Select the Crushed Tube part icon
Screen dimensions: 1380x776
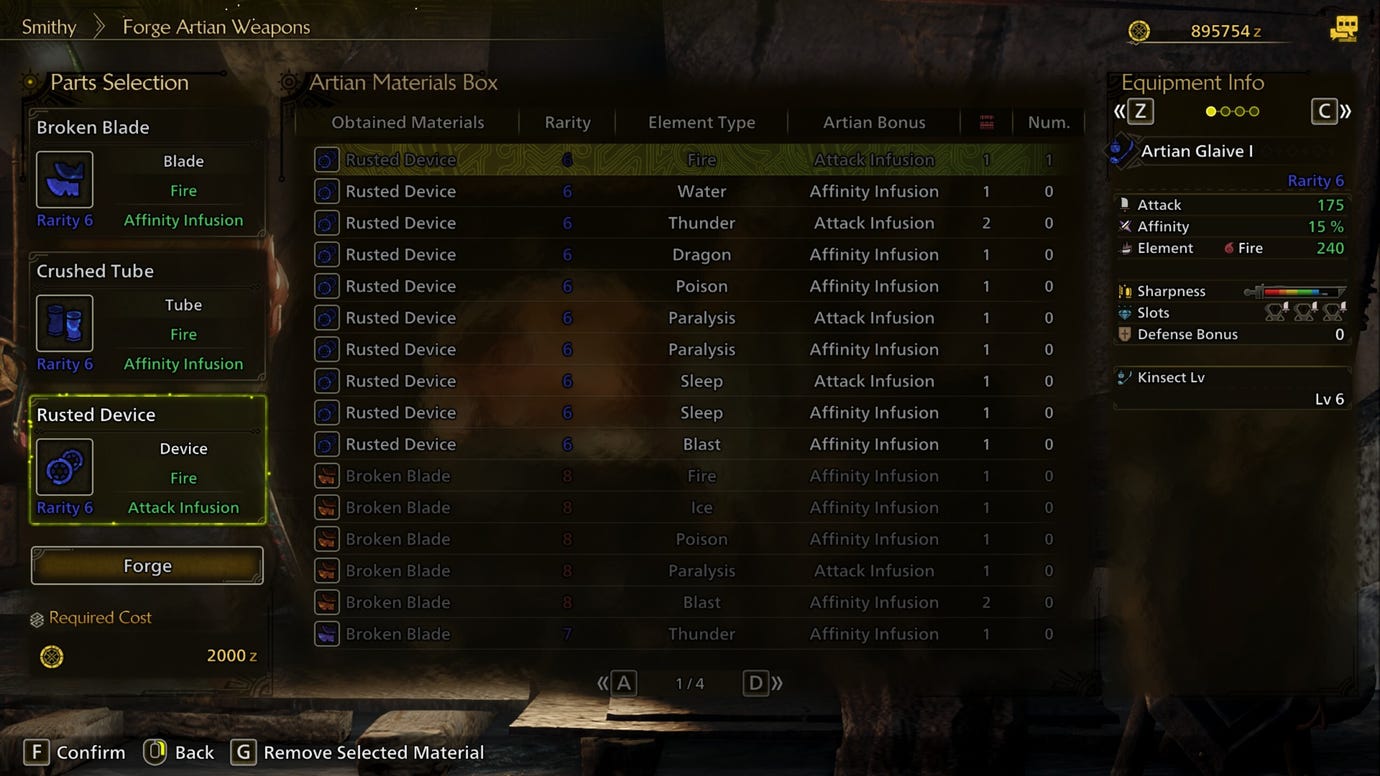coord(64,323)
